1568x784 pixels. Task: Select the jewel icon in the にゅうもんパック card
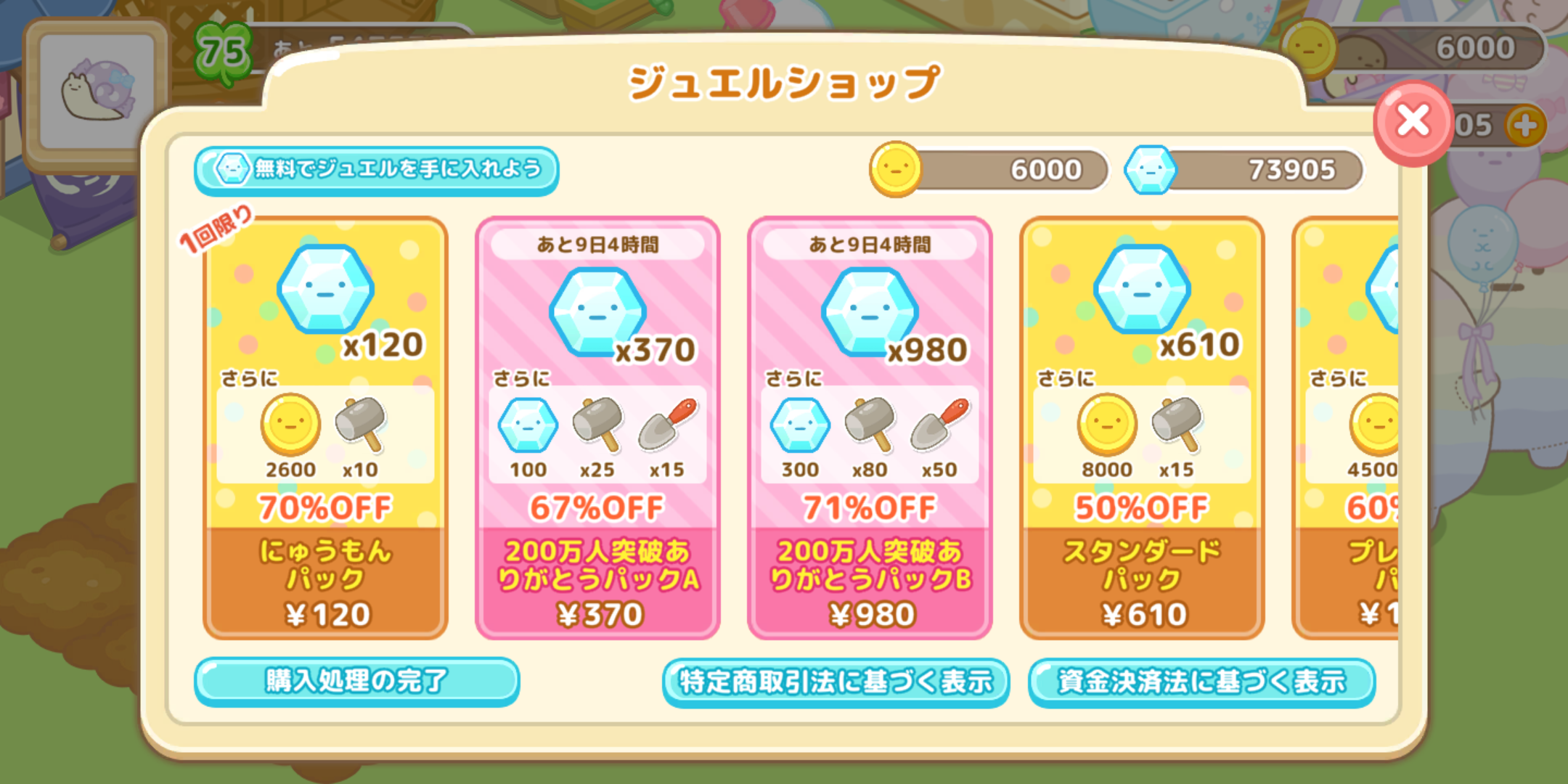[x=324, y=289]
